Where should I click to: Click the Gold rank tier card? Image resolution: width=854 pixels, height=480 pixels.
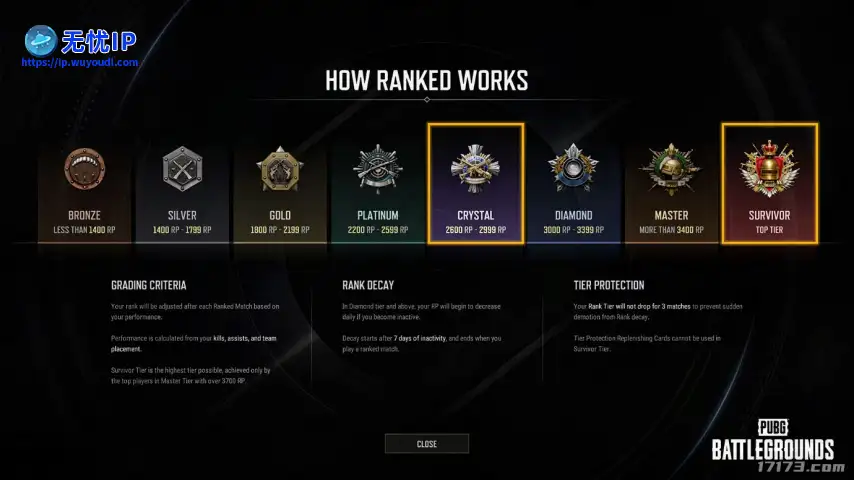pyautogui.click(x=280, y=185)
